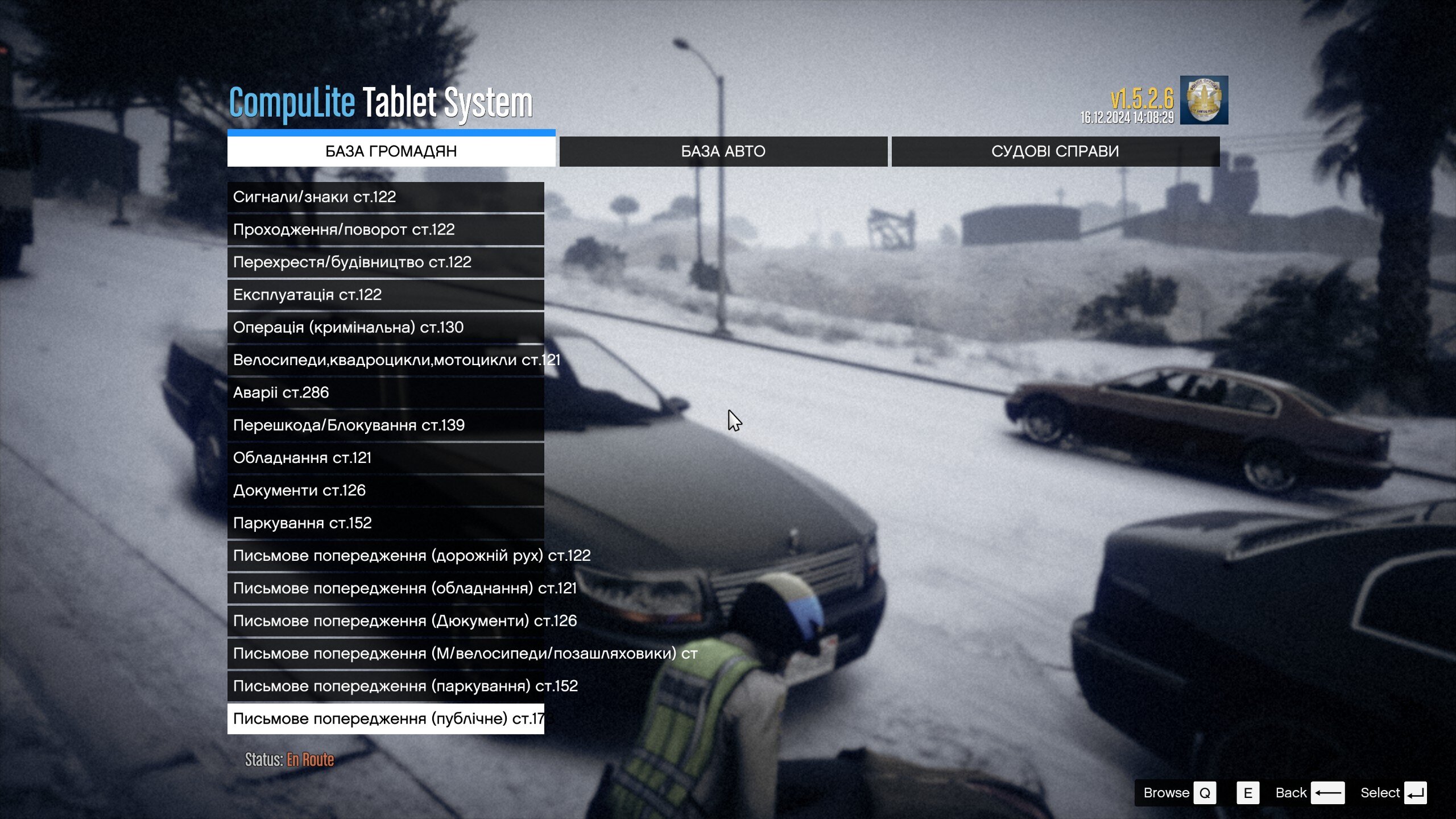Choose Письмове попередження (обладнання) ст.121

click(x=386, y=588)
